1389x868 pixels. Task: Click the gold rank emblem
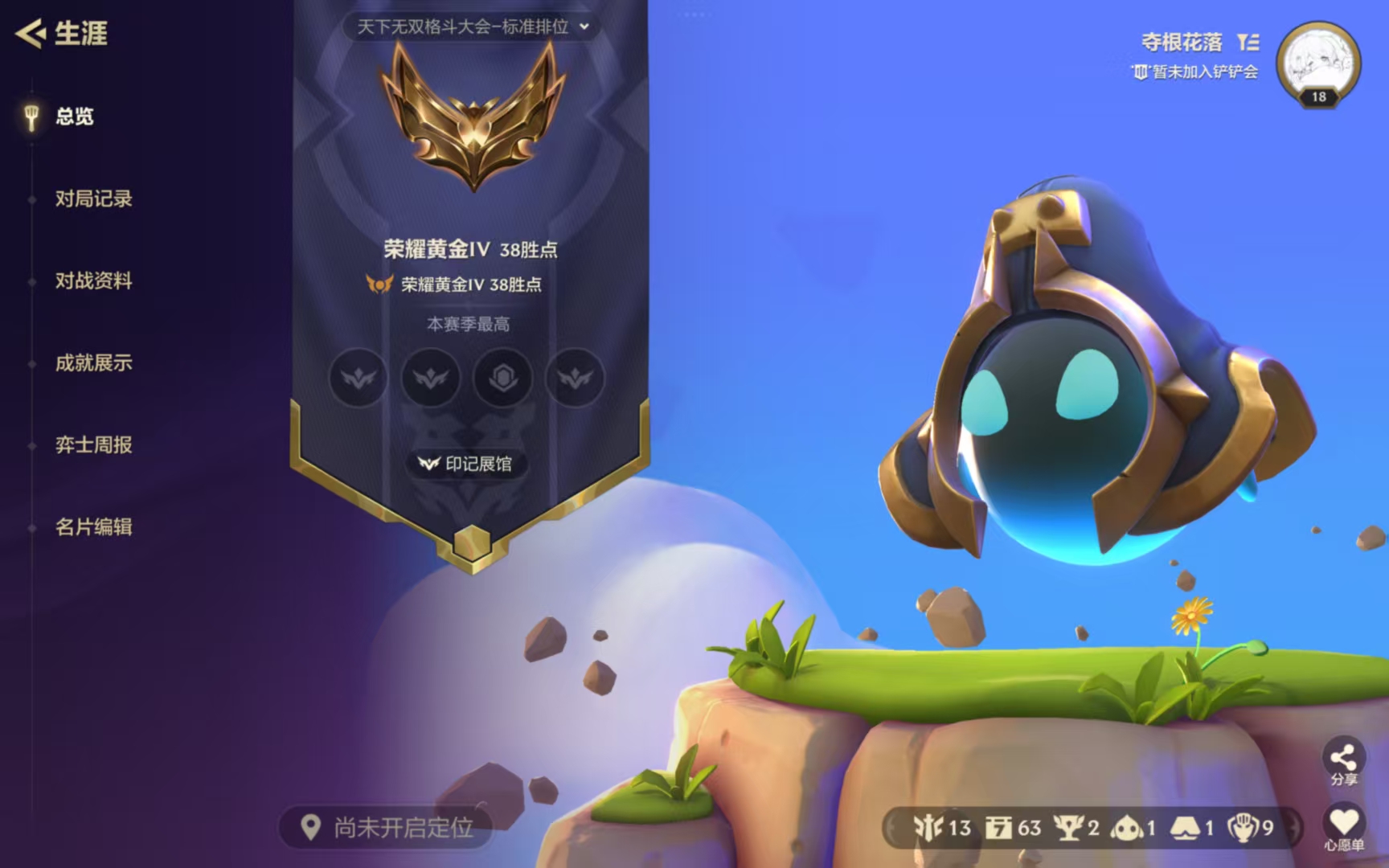tap(473, 117)
